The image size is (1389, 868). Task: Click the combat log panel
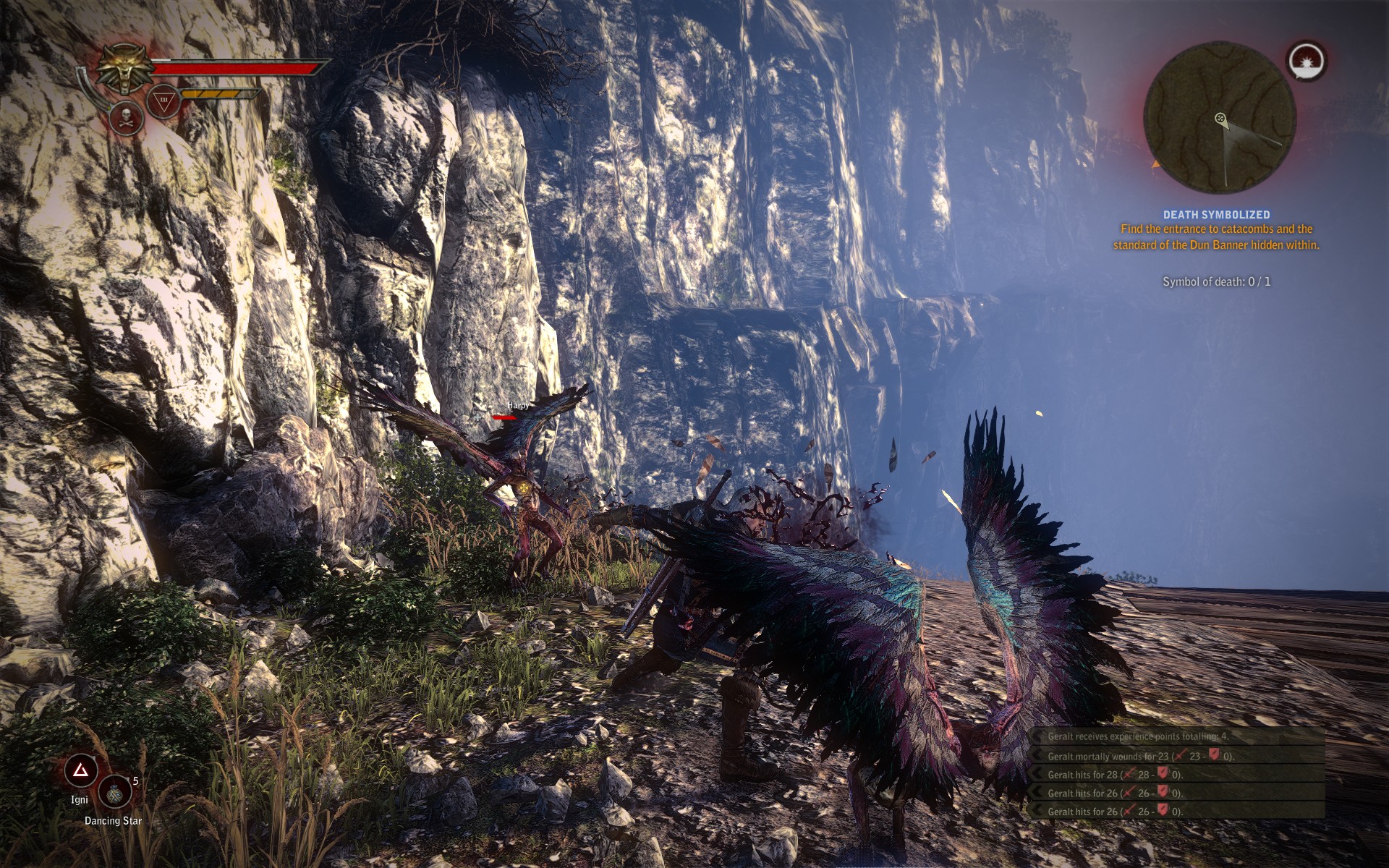tap(1177, 773)
